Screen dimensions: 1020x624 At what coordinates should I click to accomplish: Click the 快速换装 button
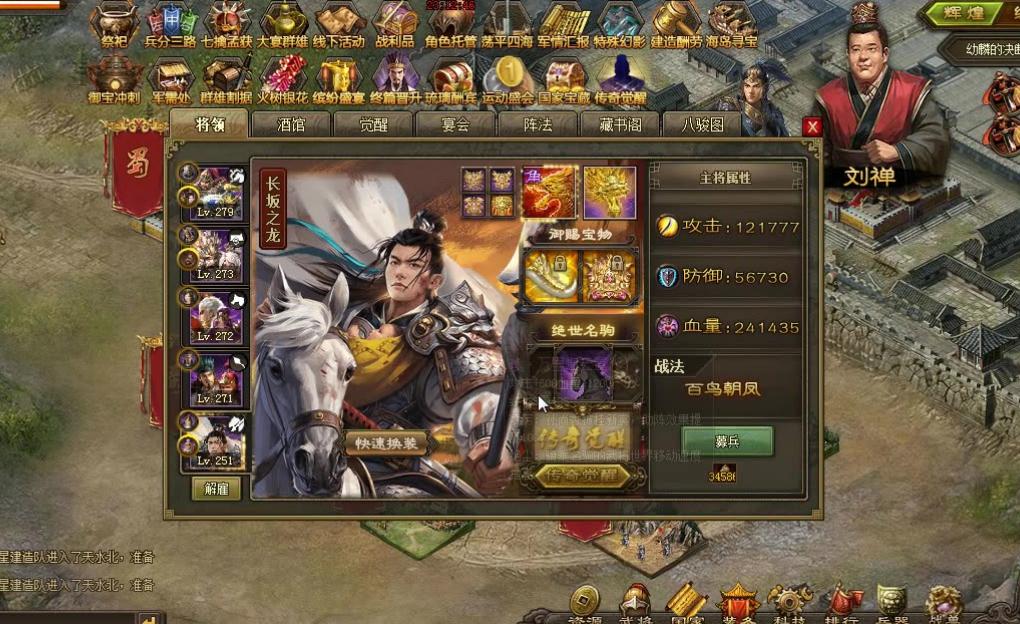387,443
